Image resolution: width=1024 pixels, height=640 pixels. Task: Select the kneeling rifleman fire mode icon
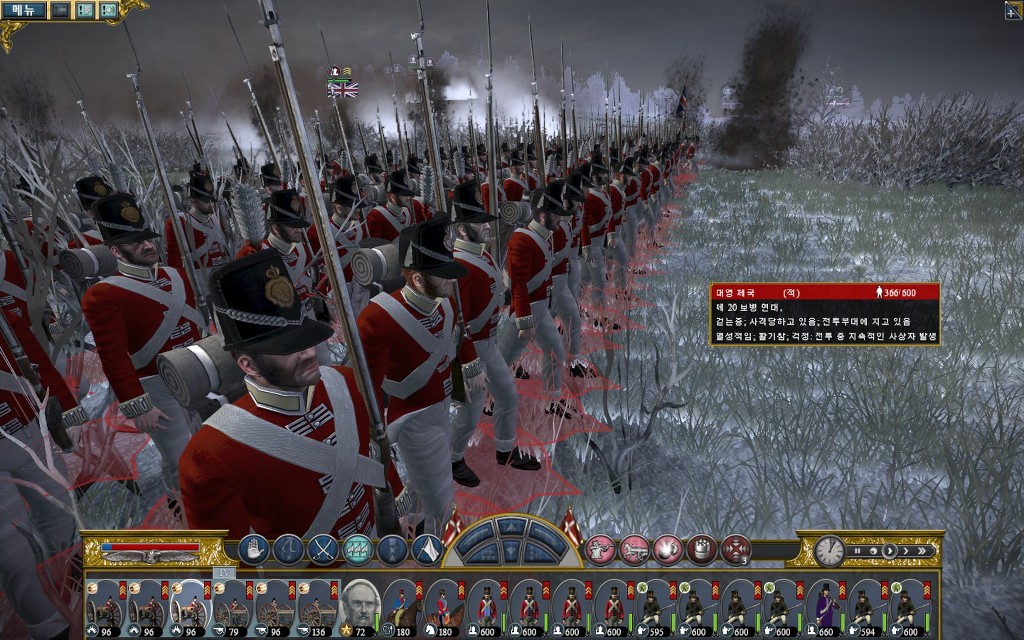(x=599, y=549)
